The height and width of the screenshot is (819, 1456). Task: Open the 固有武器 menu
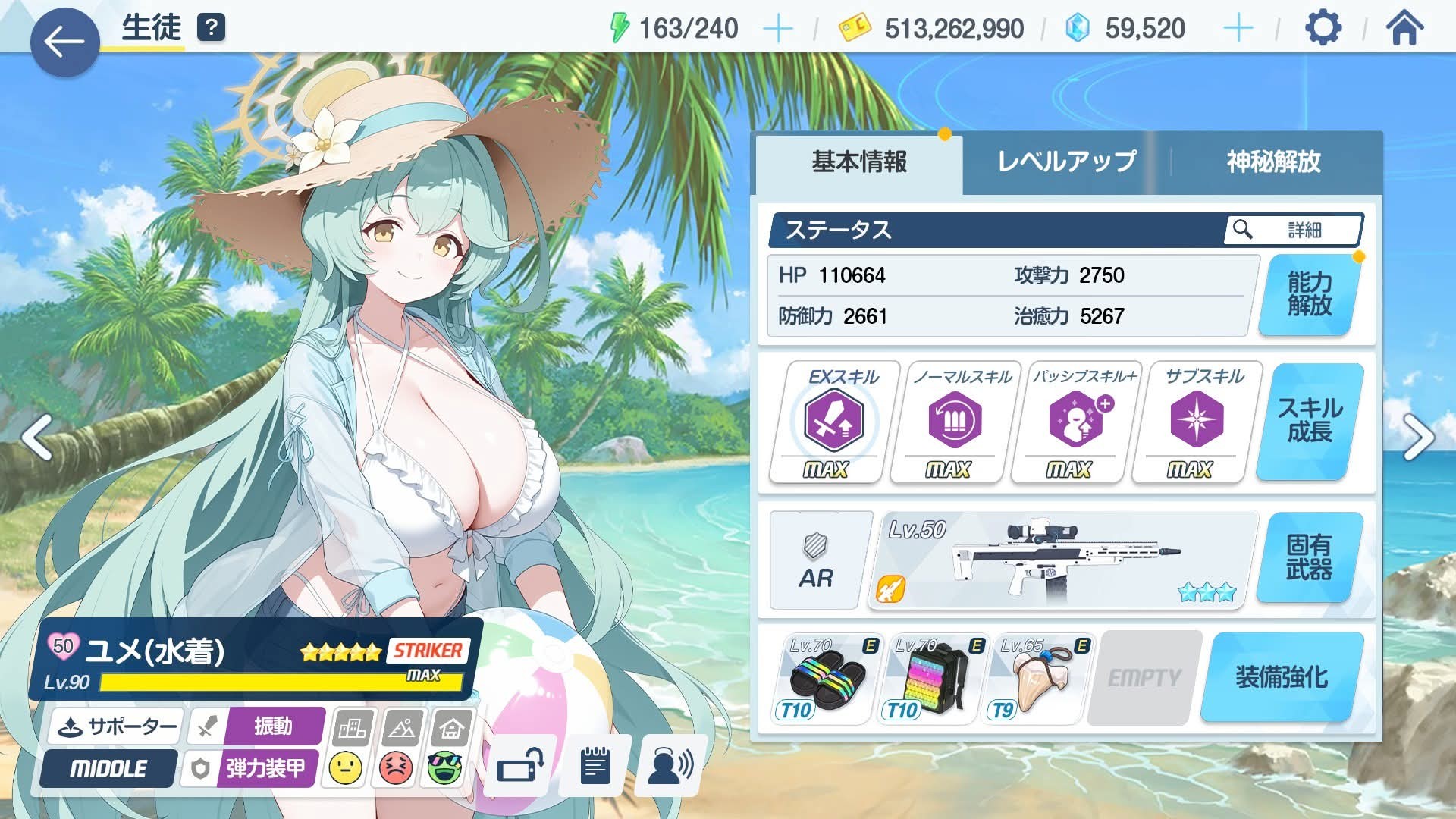[x=1310, y=558]
